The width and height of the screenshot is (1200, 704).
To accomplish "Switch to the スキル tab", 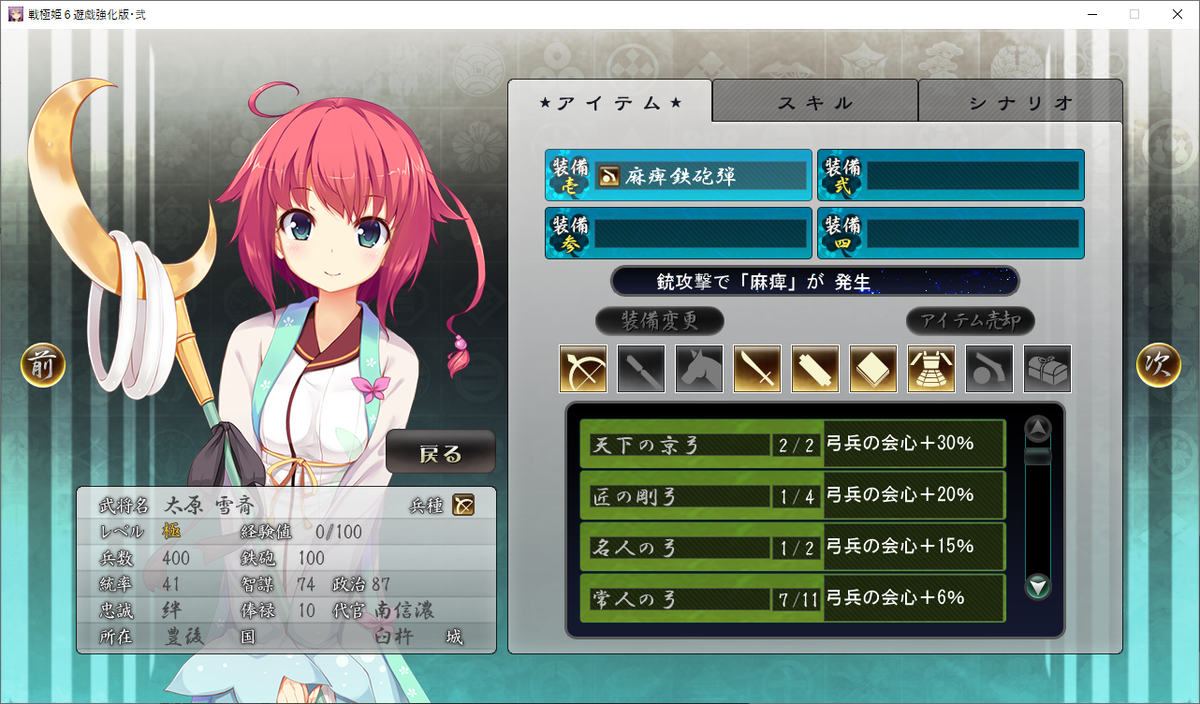I will pyautogui.click(x=815, y=102).
